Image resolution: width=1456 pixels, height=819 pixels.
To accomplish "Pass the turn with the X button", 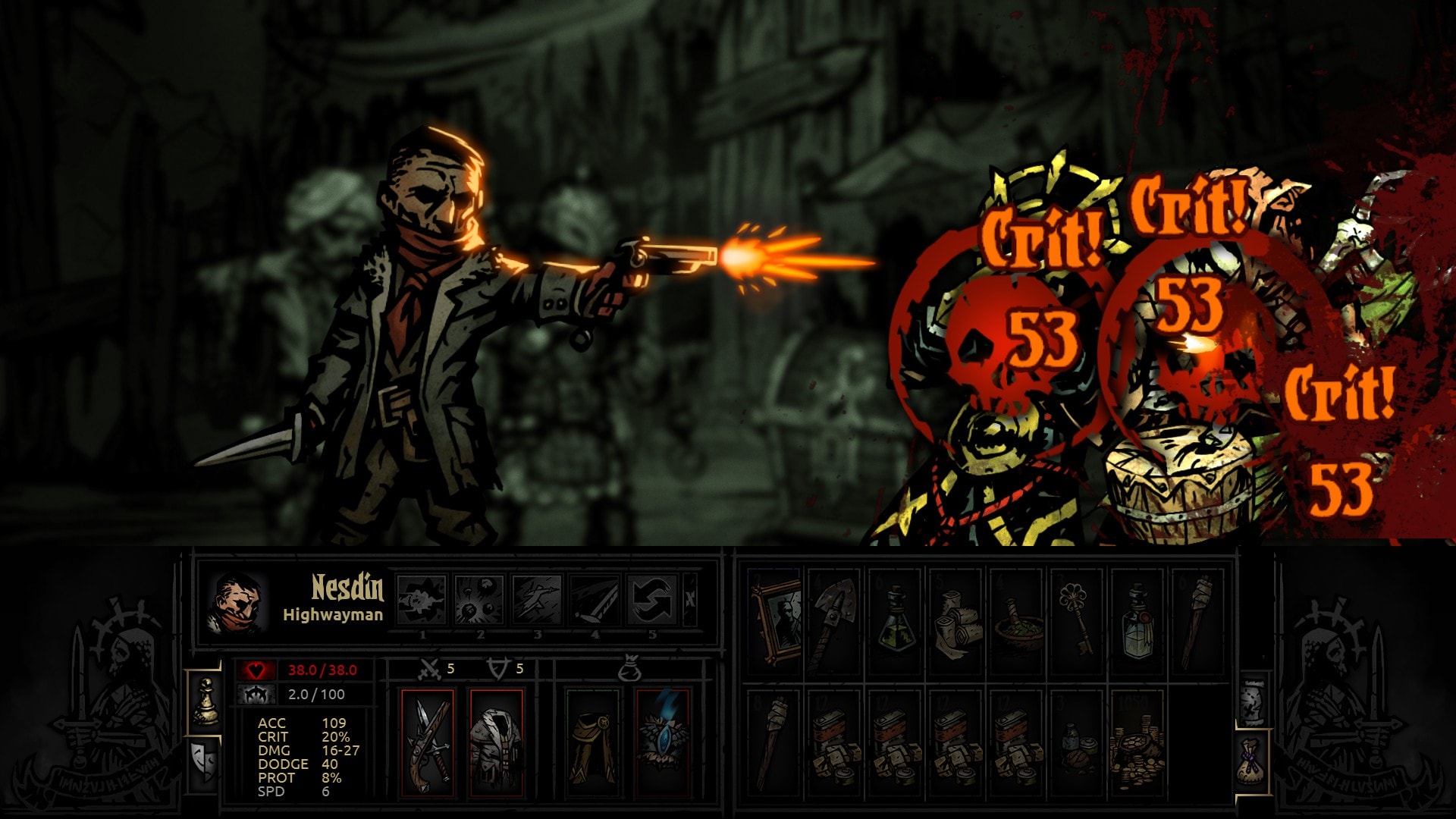I will 690,599.
